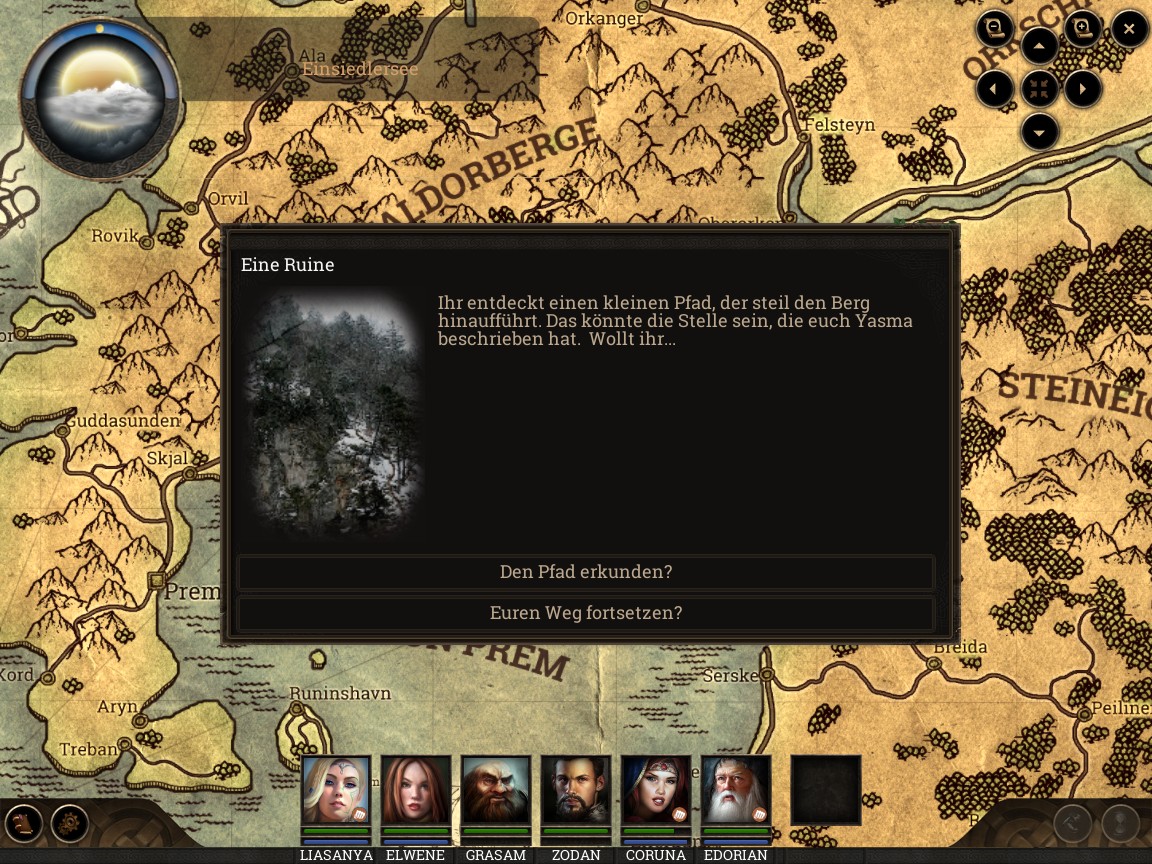Screen dimensions: 1152x864
Task: Click Edorian's portrait
Action: click(x=736, y=790)
